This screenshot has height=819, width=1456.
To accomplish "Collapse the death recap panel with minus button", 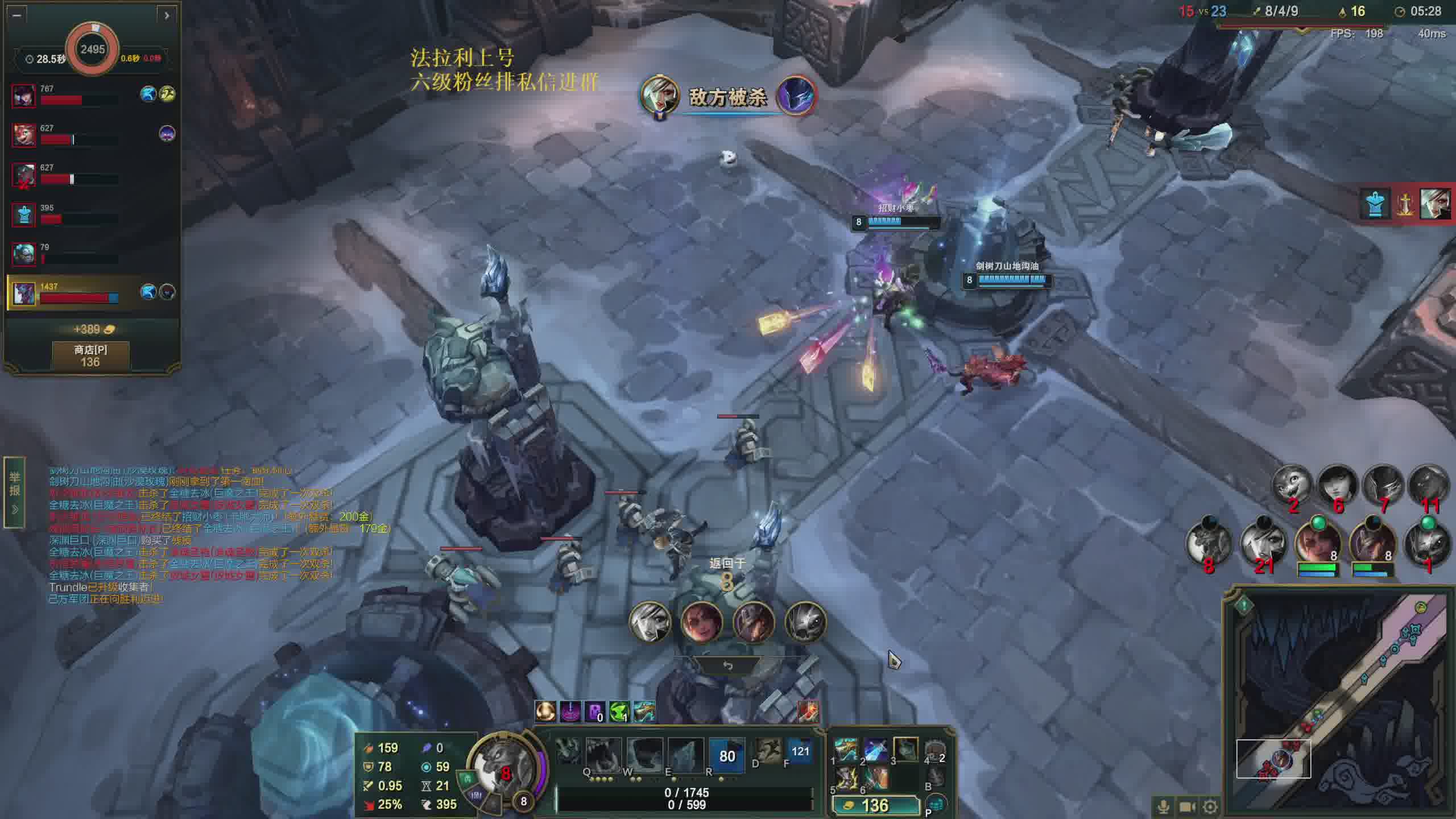I will tap(16, 15).
